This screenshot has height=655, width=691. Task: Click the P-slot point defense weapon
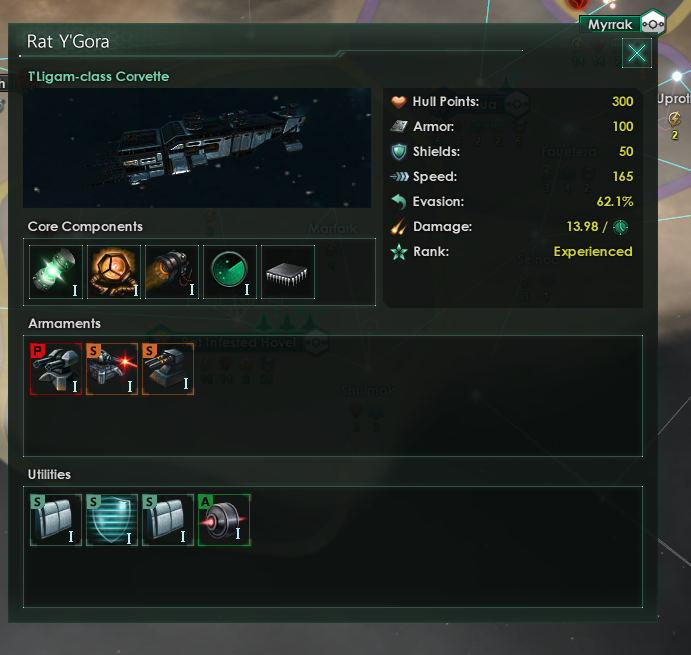point(56,370)
